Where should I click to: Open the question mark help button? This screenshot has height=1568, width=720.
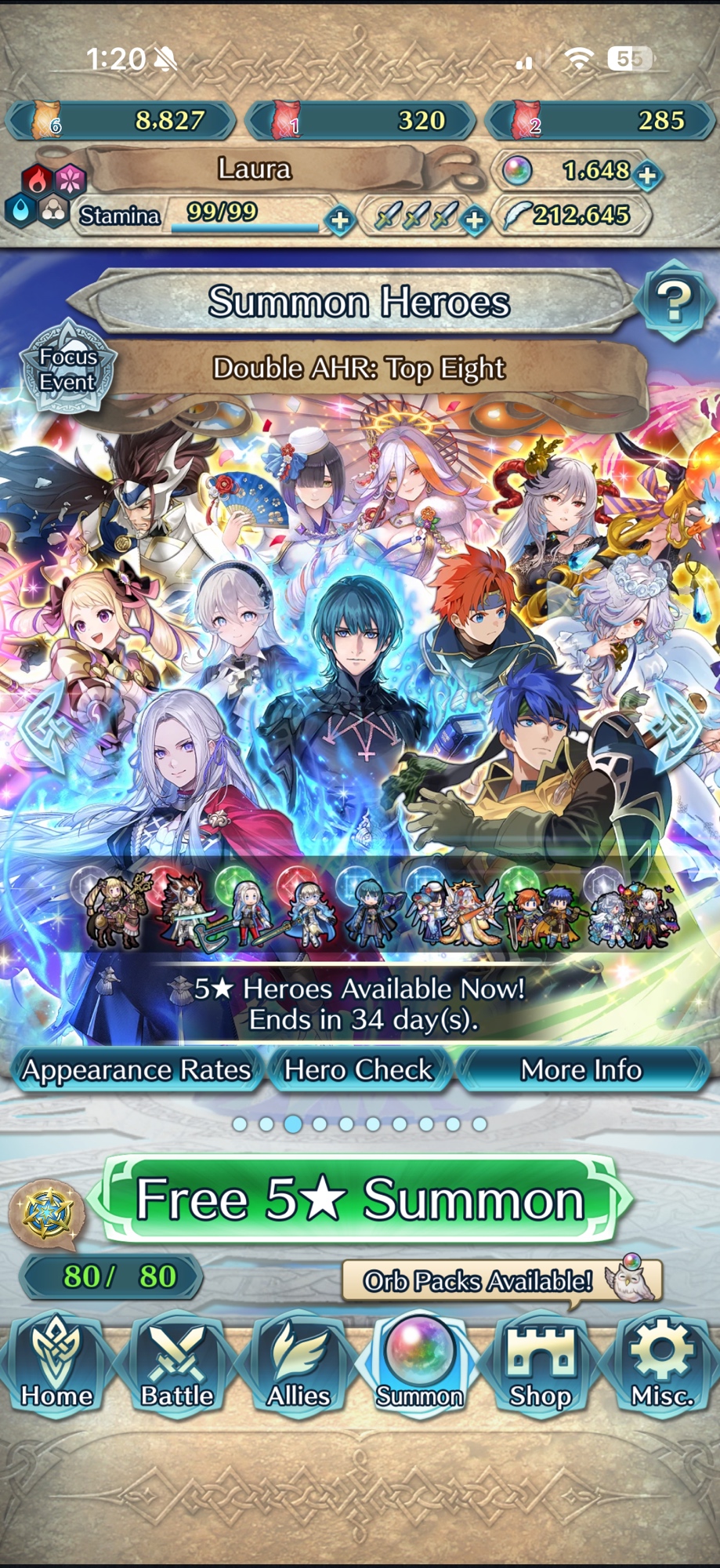tap(674, 301)
